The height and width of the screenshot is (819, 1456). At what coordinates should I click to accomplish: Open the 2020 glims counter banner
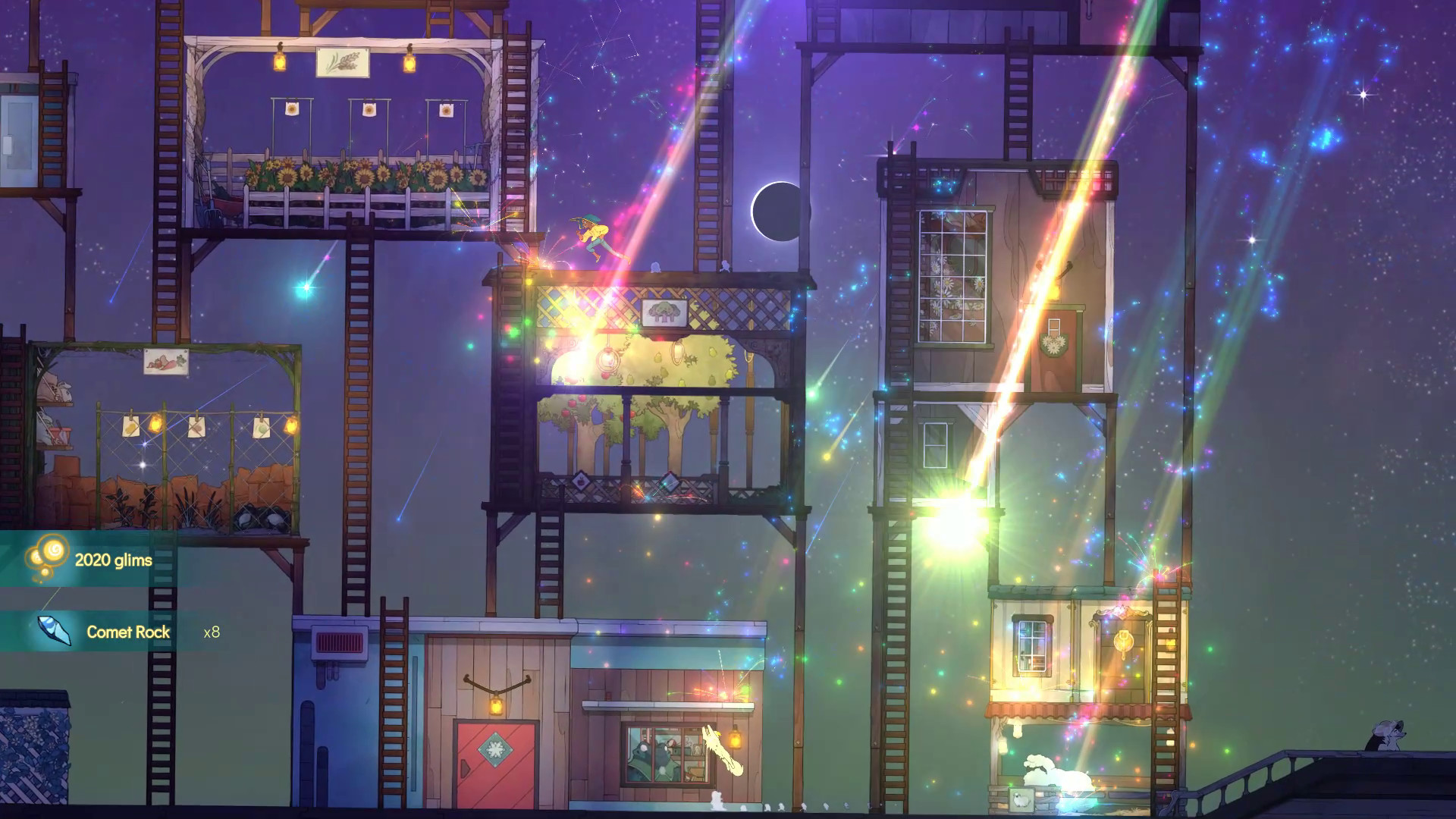[x=112, y=561]
